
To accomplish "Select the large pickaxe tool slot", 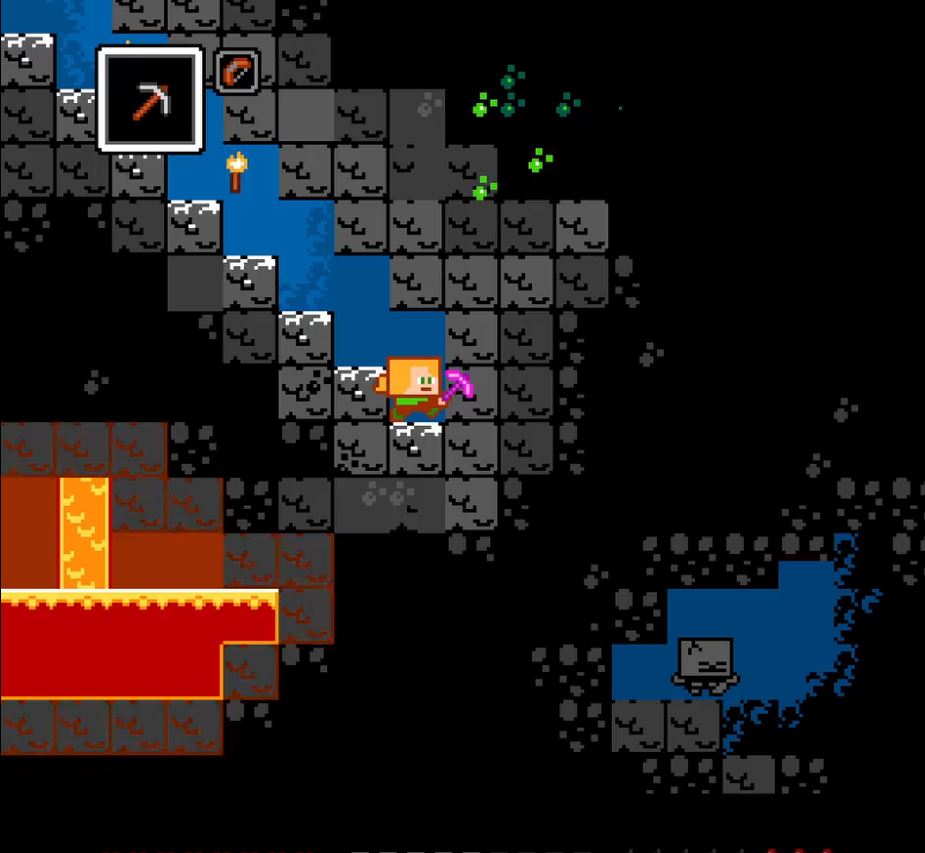I will pyautogui.click(x=150, y=99).
